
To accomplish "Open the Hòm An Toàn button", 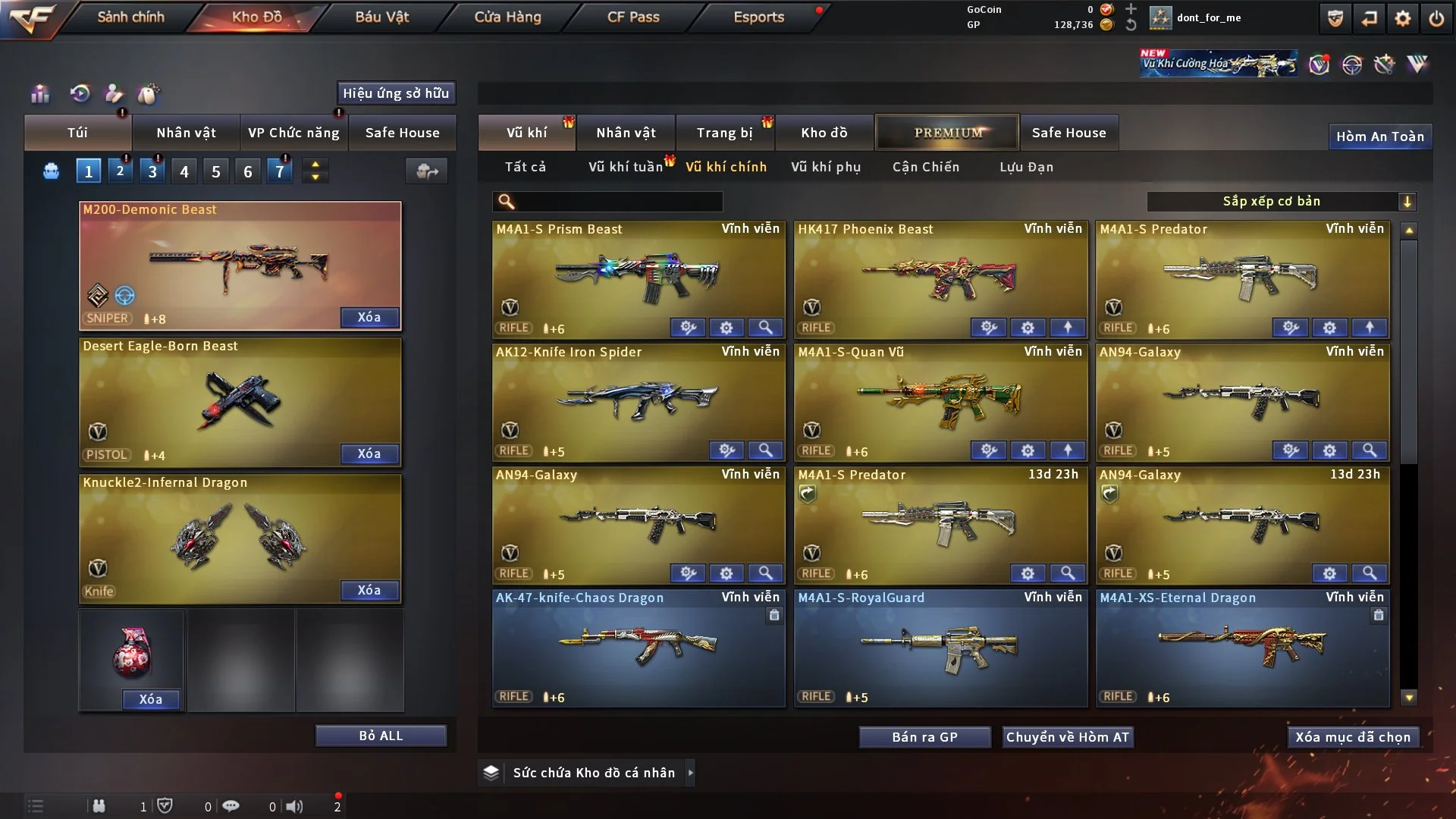I will [1379, 136].
